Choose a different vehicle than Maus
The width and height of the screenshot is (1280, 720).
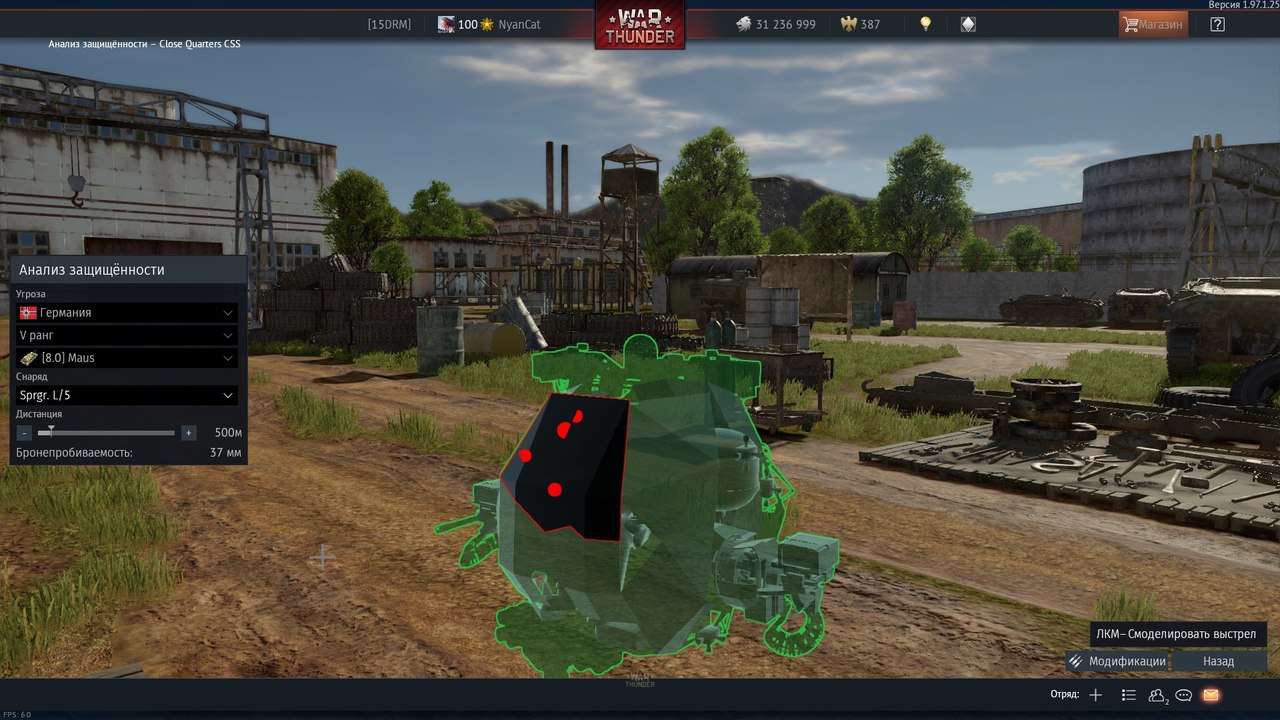[127, 358]
